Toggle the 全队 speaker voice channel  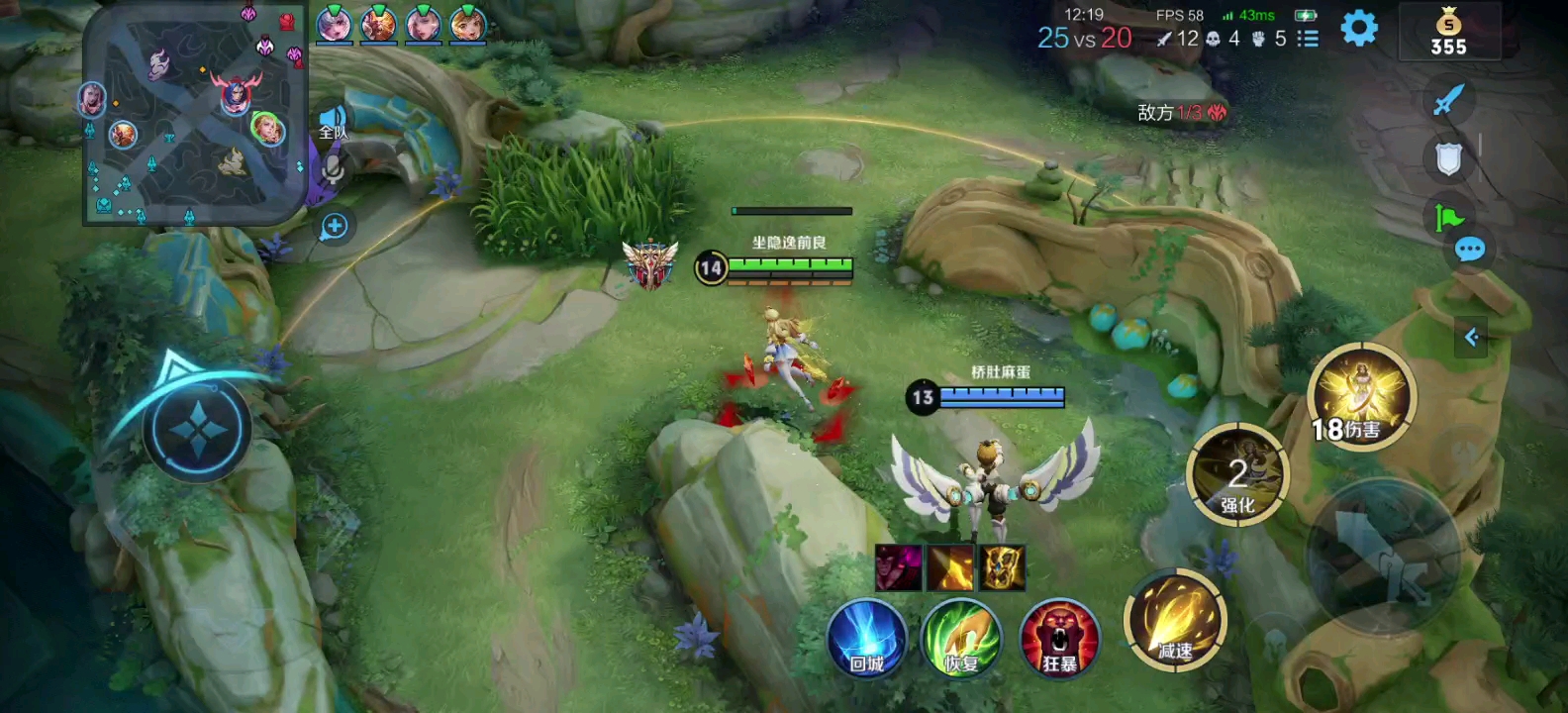334,122
